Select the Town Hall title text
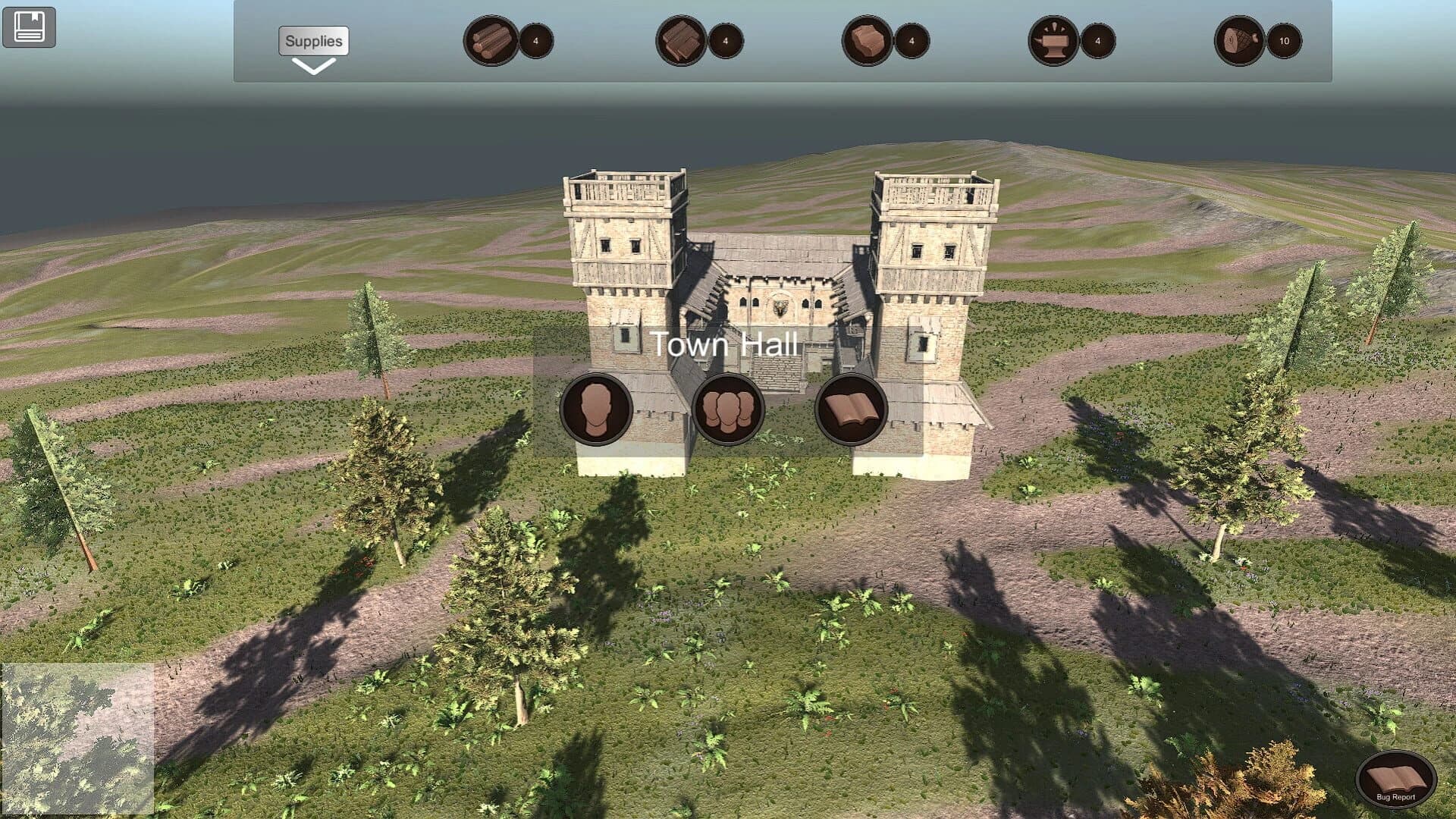1456x819 pixels. tap(726, 344)
